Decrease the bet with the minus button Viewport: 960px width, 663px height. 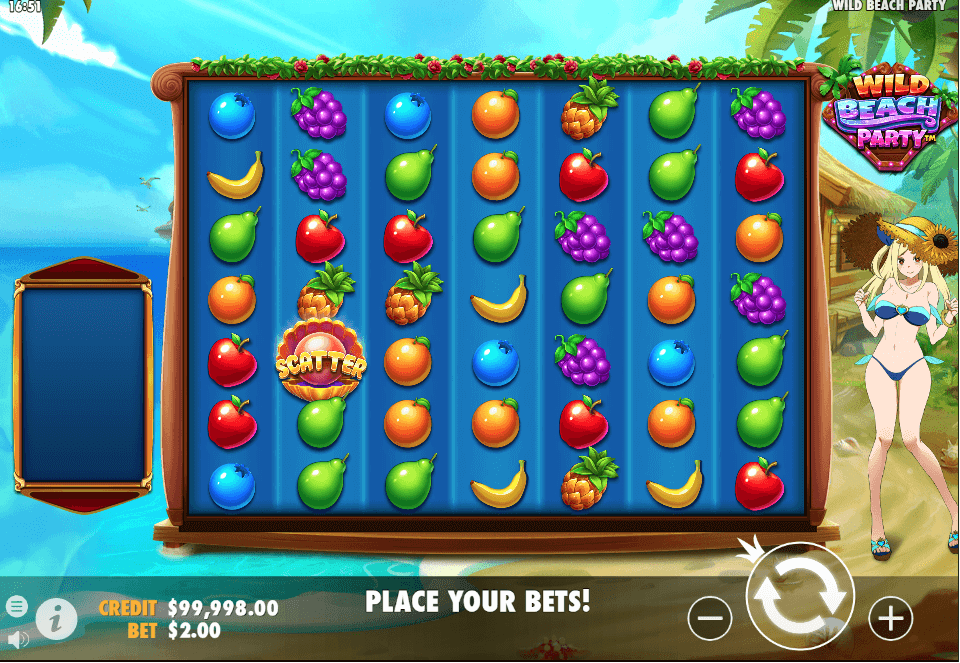point(710,620)
